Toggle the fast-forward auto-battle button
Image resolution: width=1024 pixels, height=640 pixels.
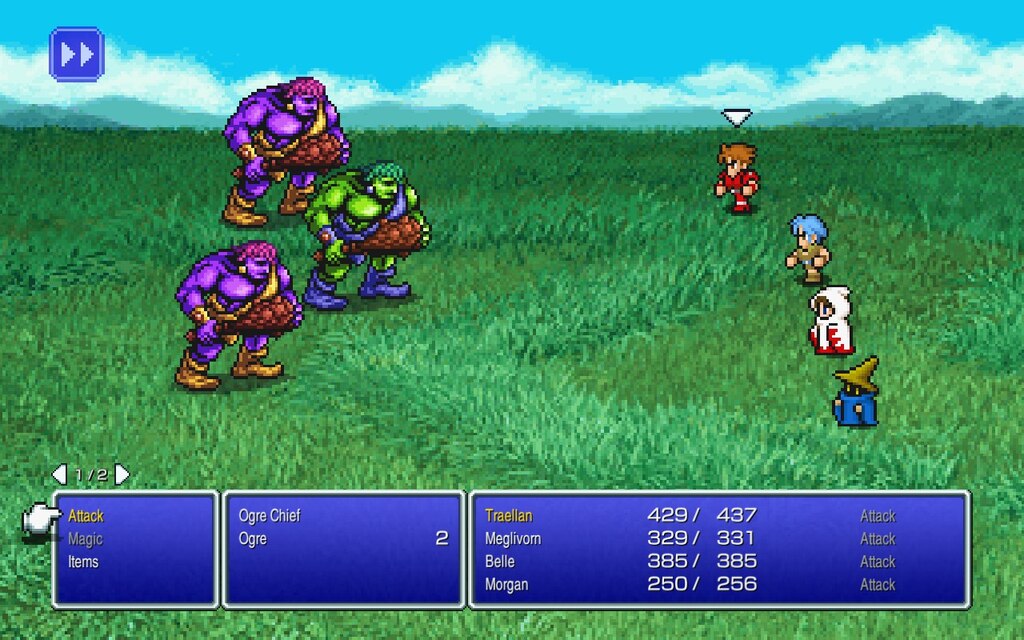(x=76, y=54)
